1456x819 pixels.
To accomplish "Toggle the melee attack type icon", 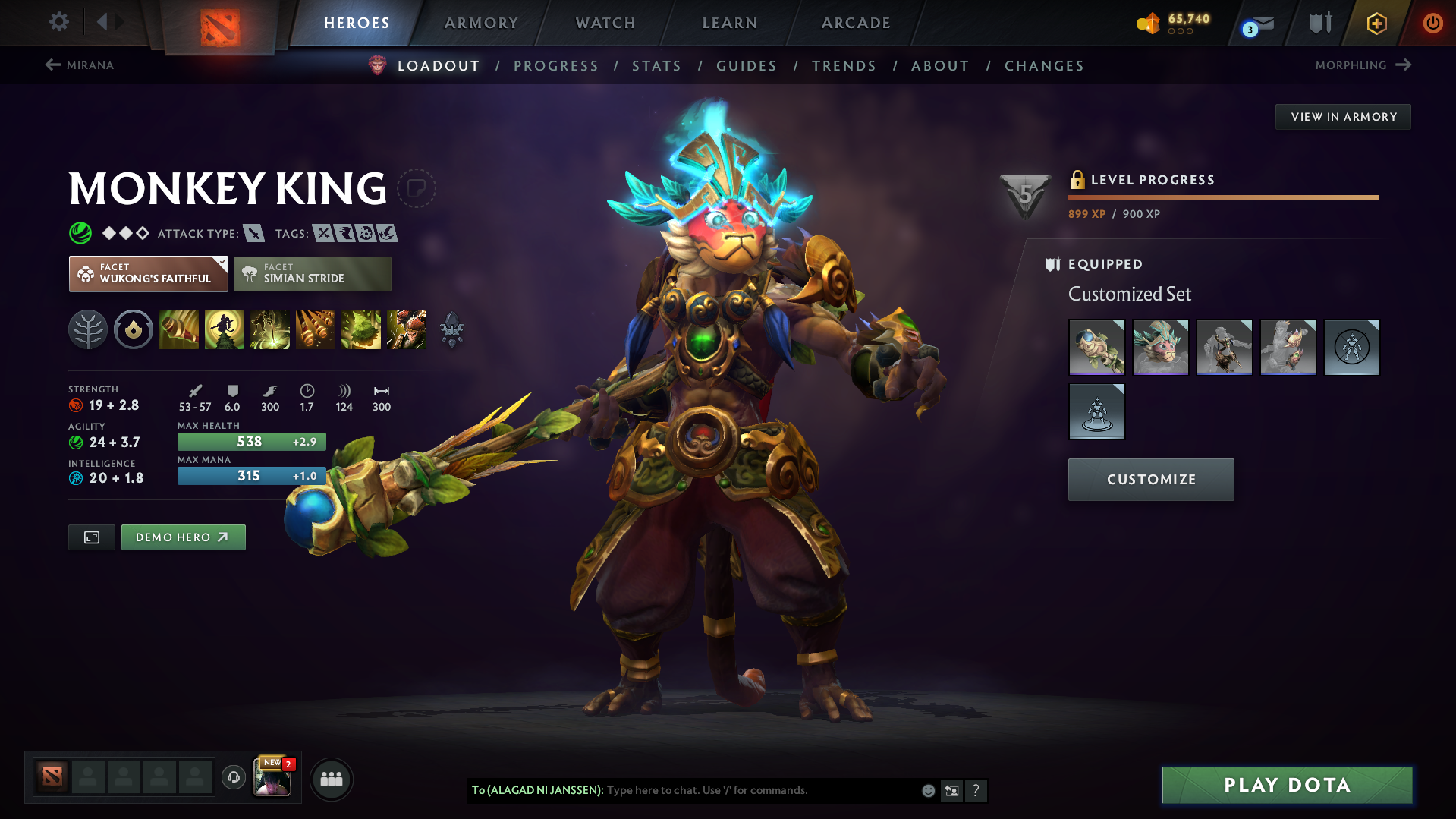I will [253, 233].
